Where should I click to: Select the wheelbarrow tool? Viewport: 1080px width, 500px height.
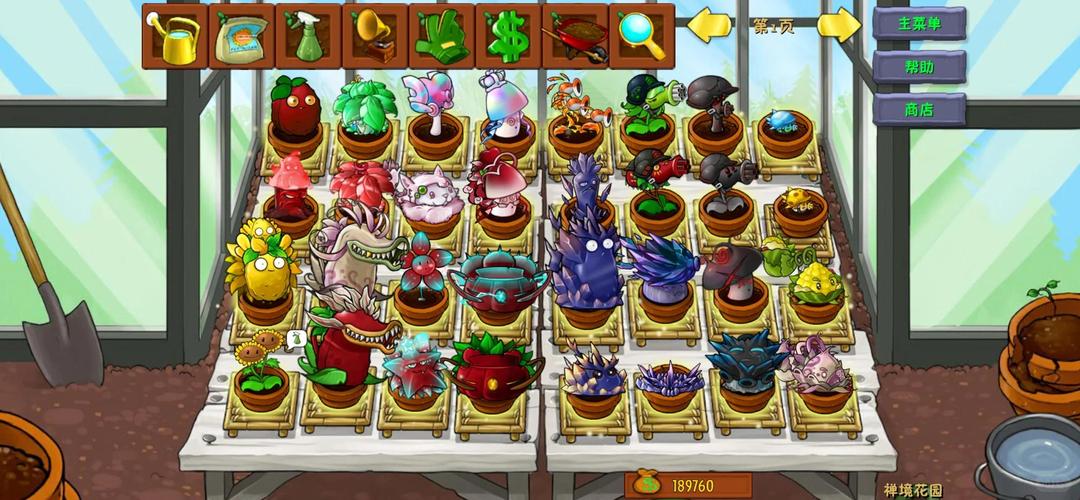[575, 35]
